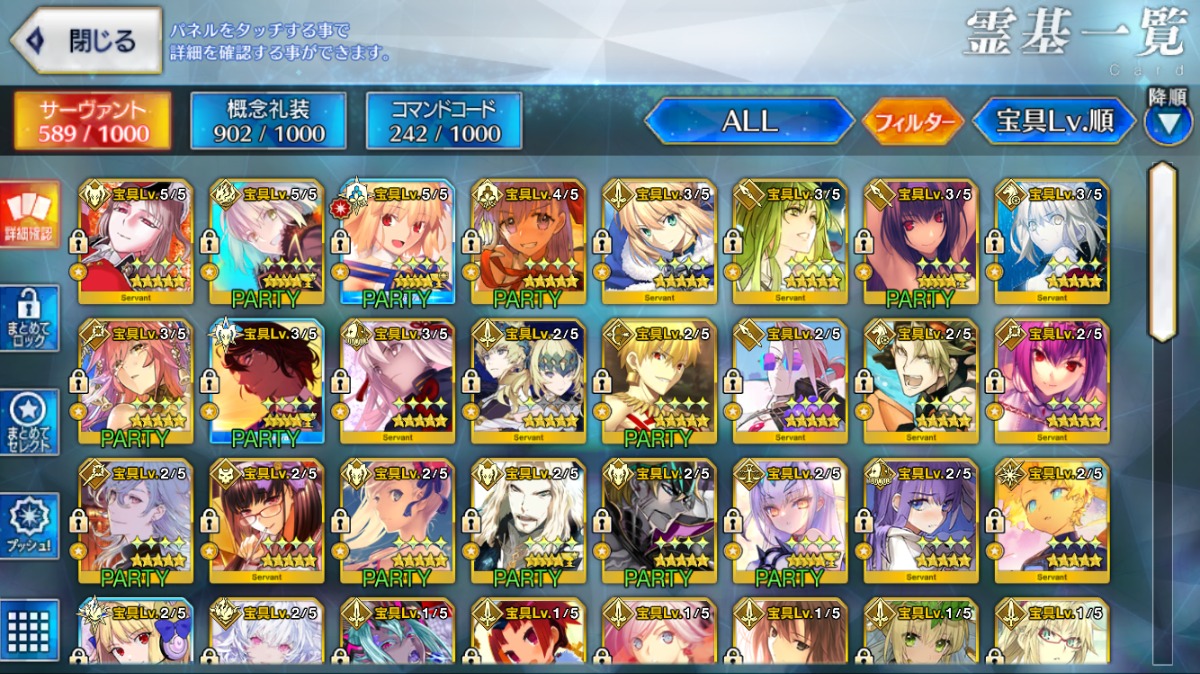Select the white-haired pale man servant card
The width and height of the screenshot is (1200, 674).
(x=528, y=520)
